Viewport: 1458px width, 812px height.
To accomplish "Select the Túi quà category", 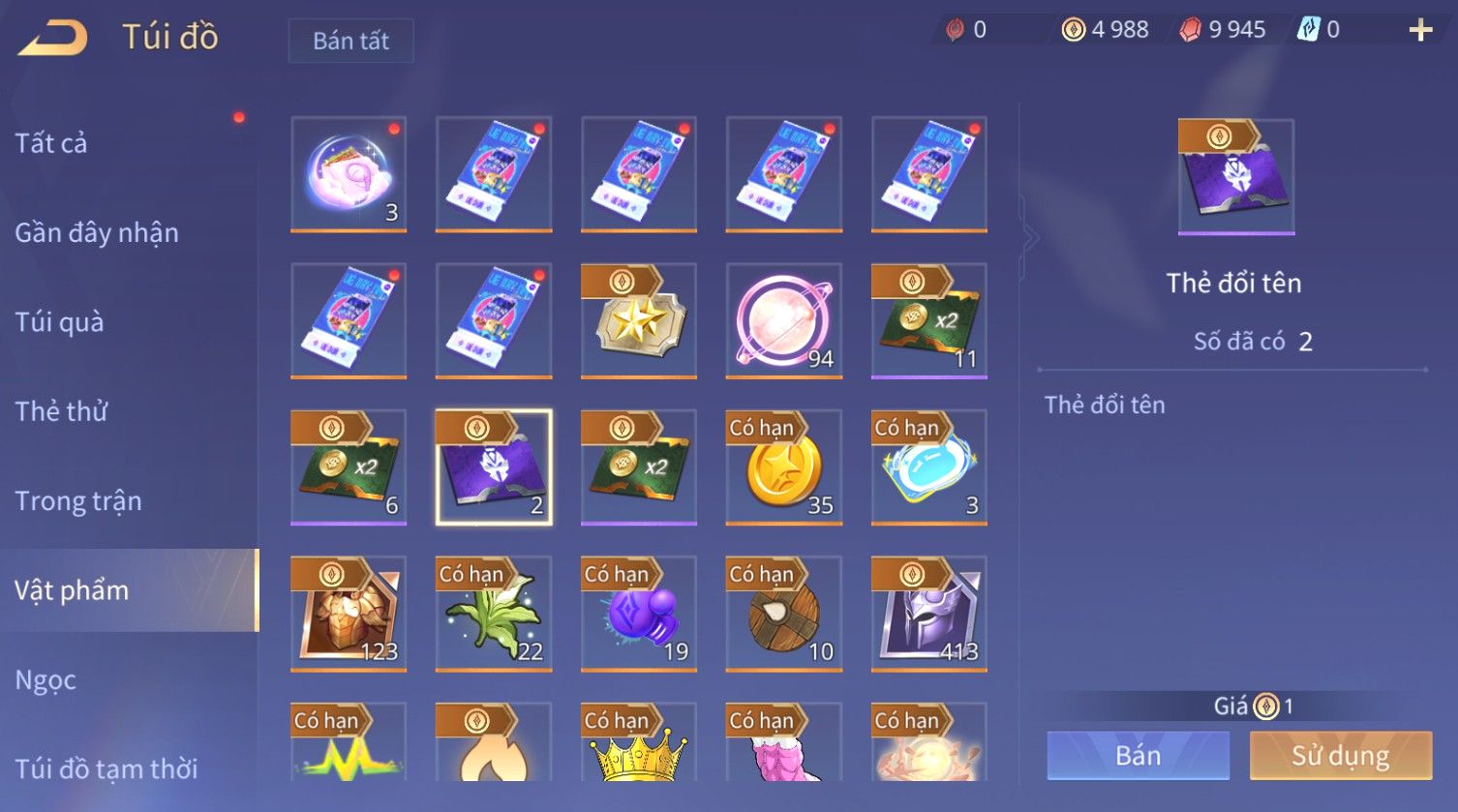I will tap(59, 322).
